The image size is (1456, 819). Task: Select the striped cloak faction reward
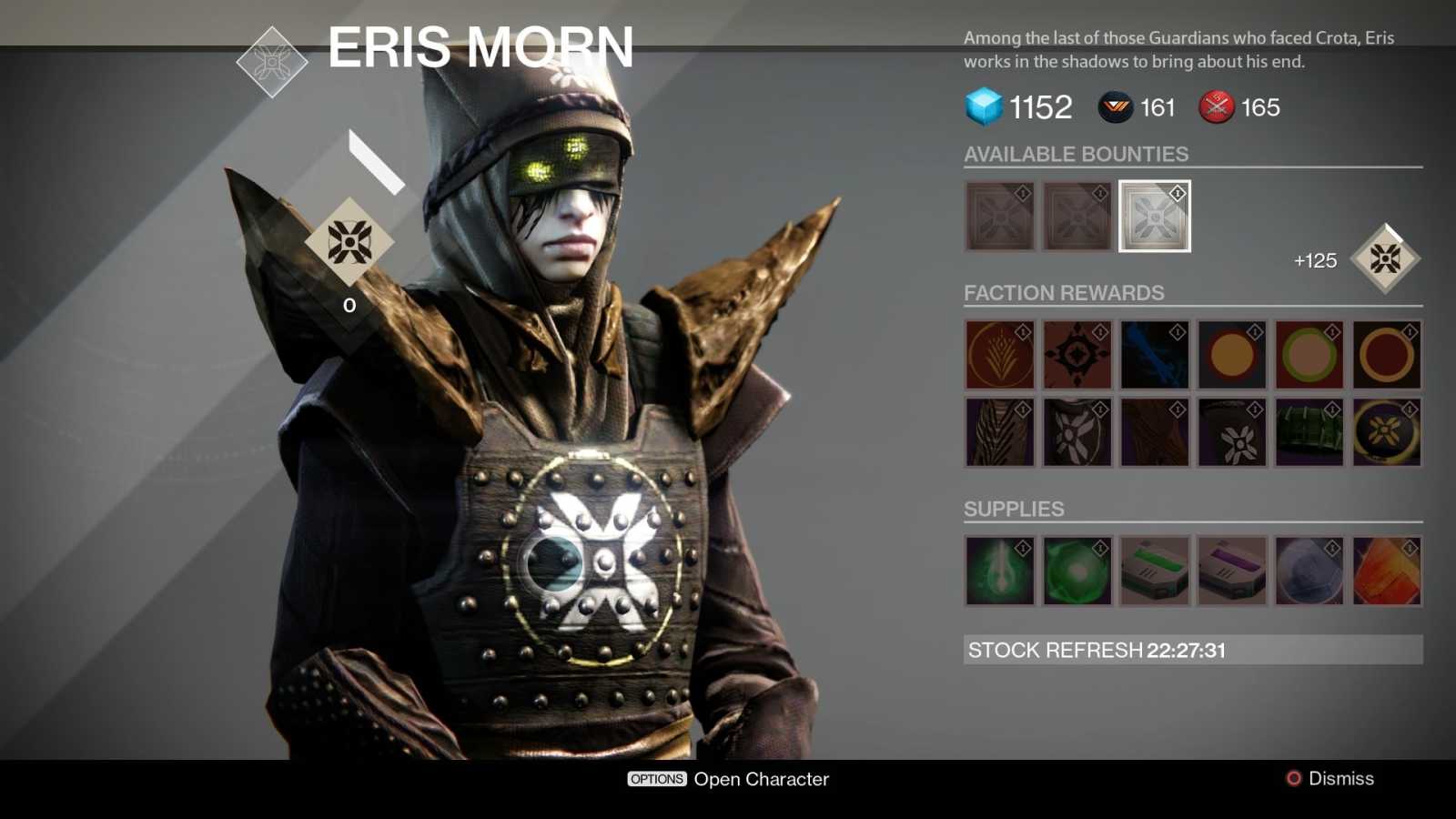point(998,432)
